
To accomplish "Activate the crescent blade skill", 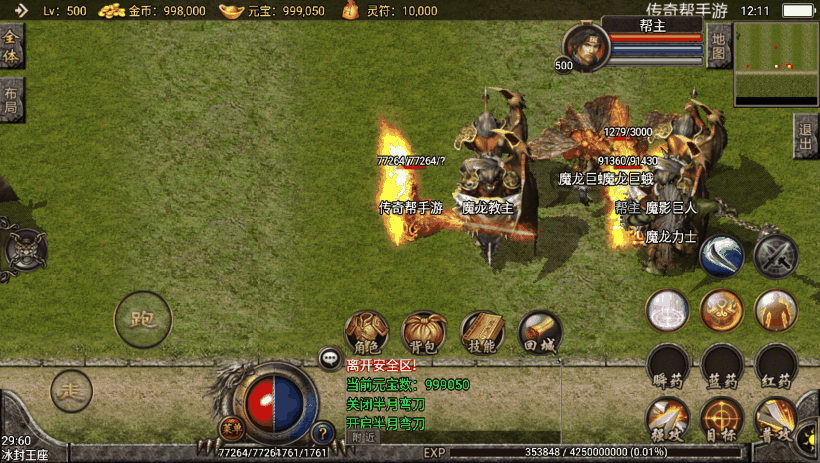I will coord(720,255).
